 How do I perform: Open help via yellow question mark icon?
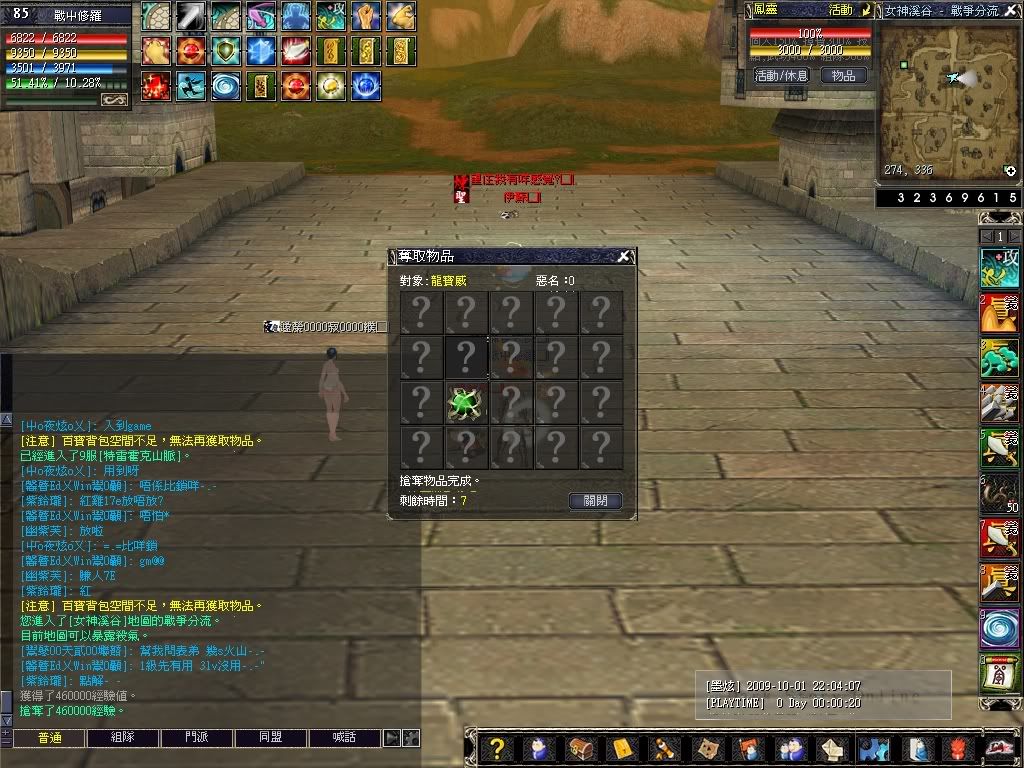pos(497,749)
